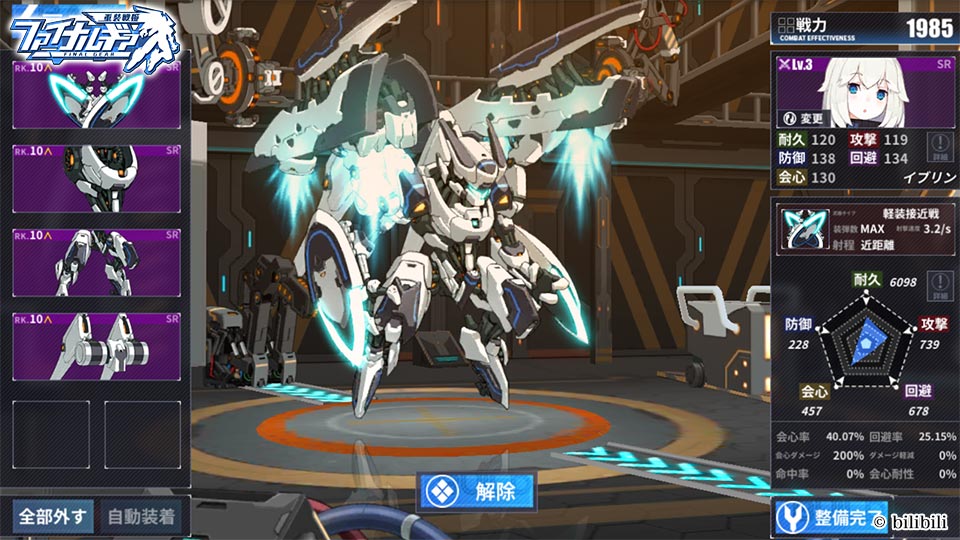Confirm with the 整備完了 button

(x=832, y=517)
